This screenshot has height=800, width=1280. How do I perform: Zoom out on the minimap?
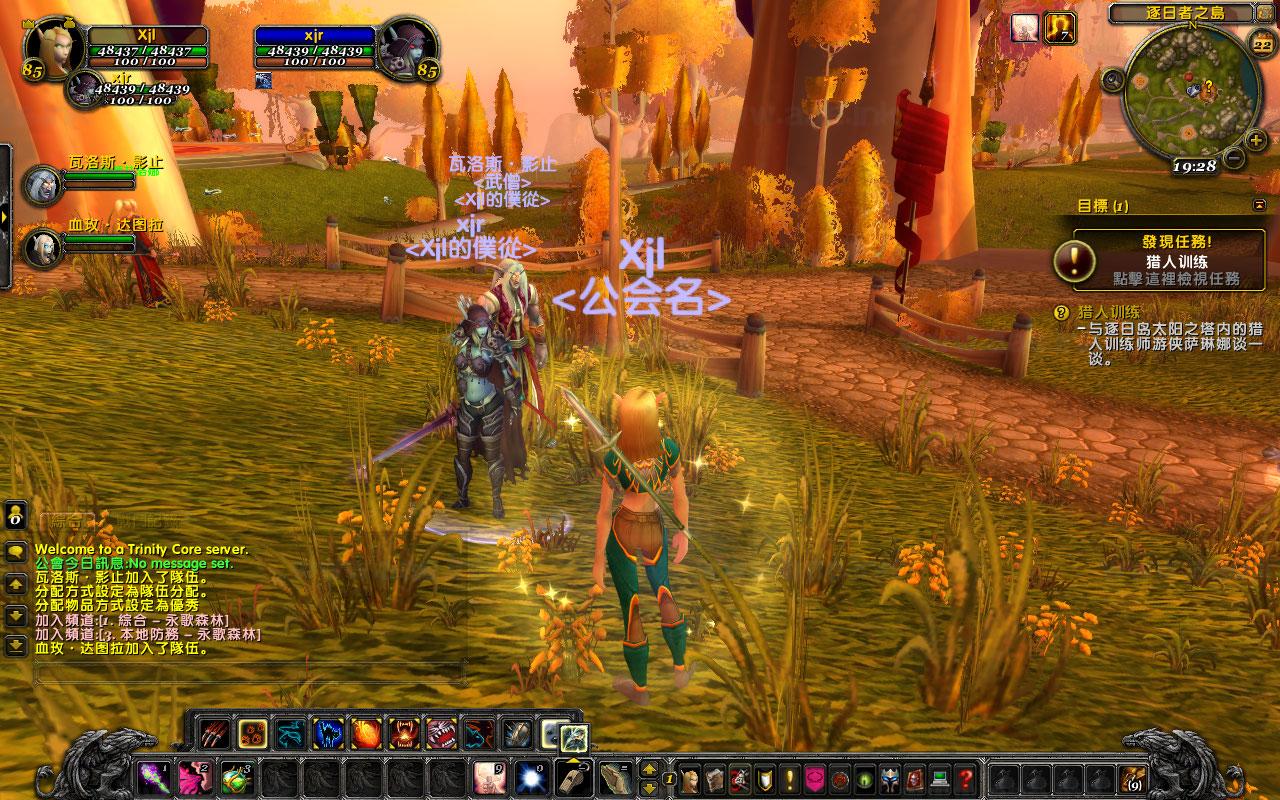[x=1234, y=158]
